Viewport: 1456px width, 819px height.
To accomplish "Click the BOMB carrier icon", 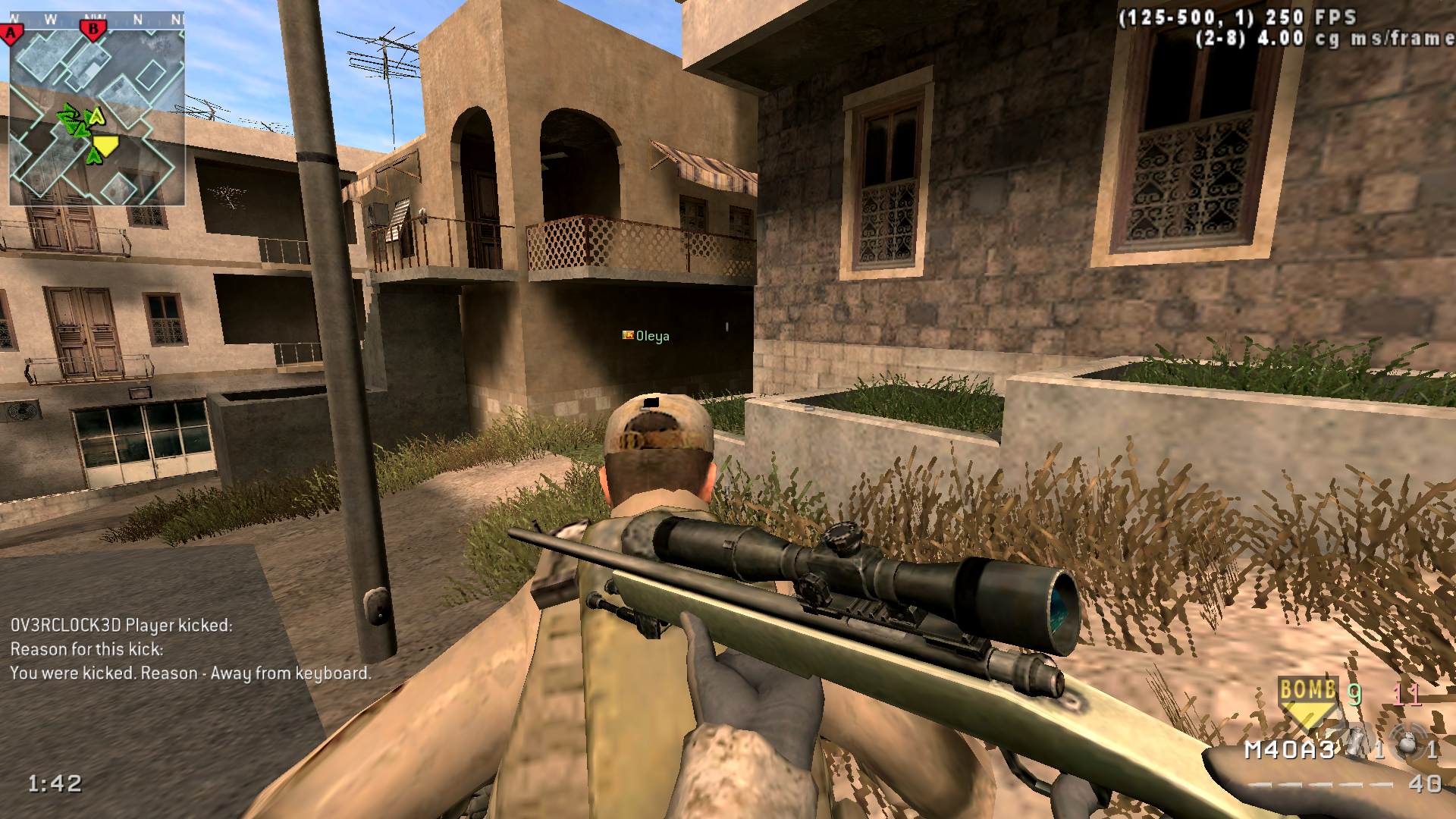I will click(1307, 698).
